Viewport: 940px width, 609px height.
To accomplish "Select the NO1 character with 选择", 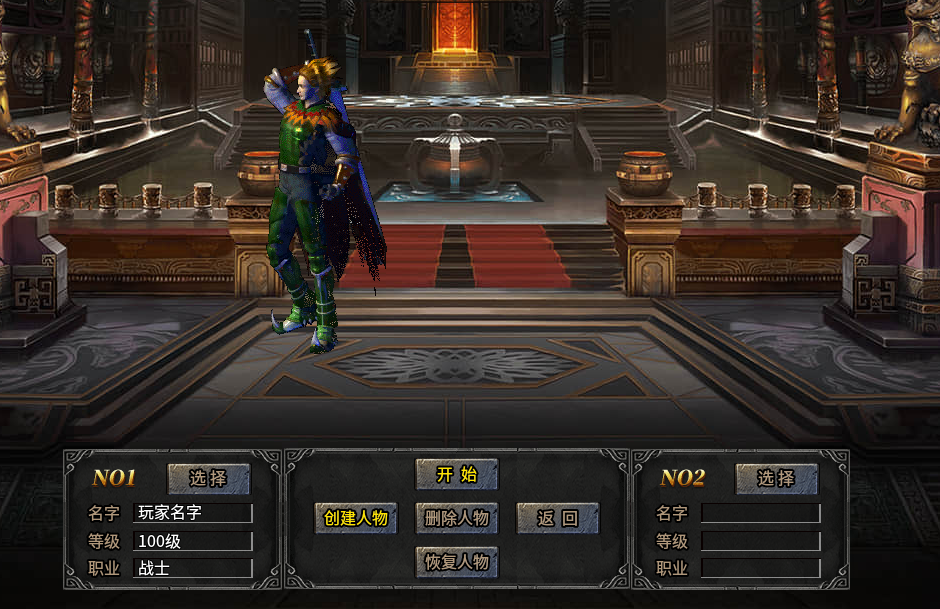I will (x=208, y=479).
